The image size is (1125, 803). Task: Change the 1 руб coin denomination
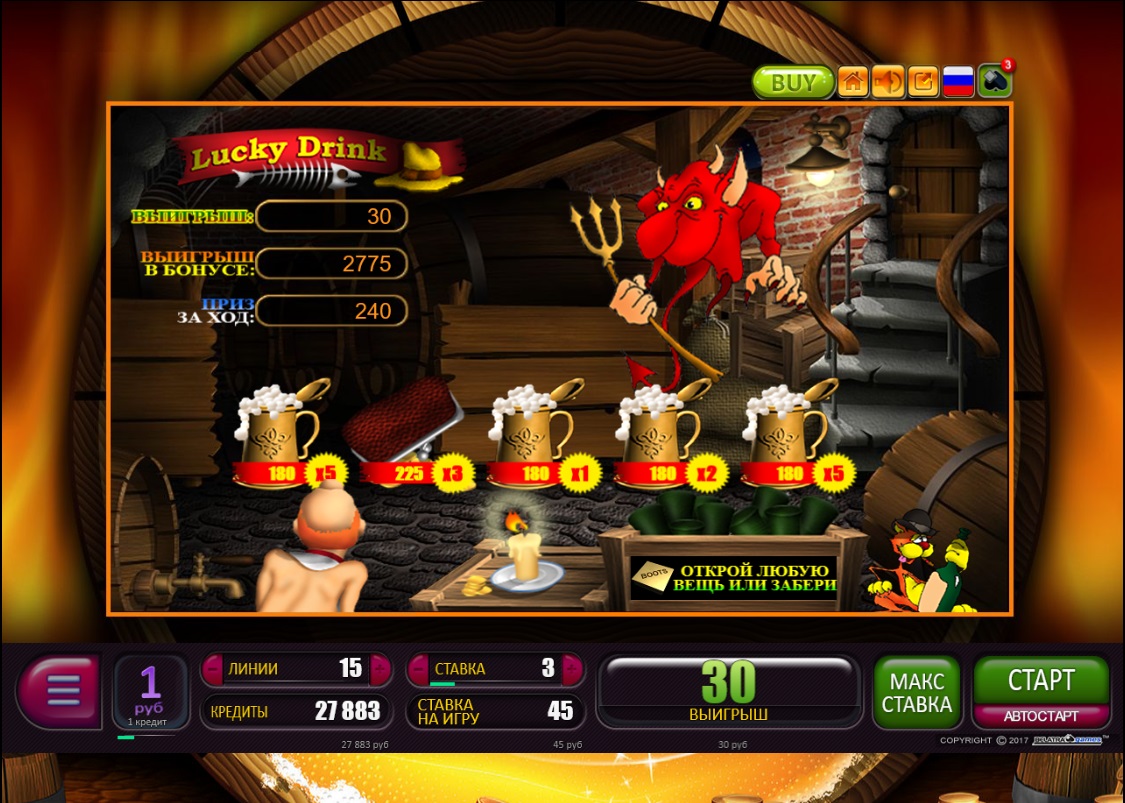150,690
